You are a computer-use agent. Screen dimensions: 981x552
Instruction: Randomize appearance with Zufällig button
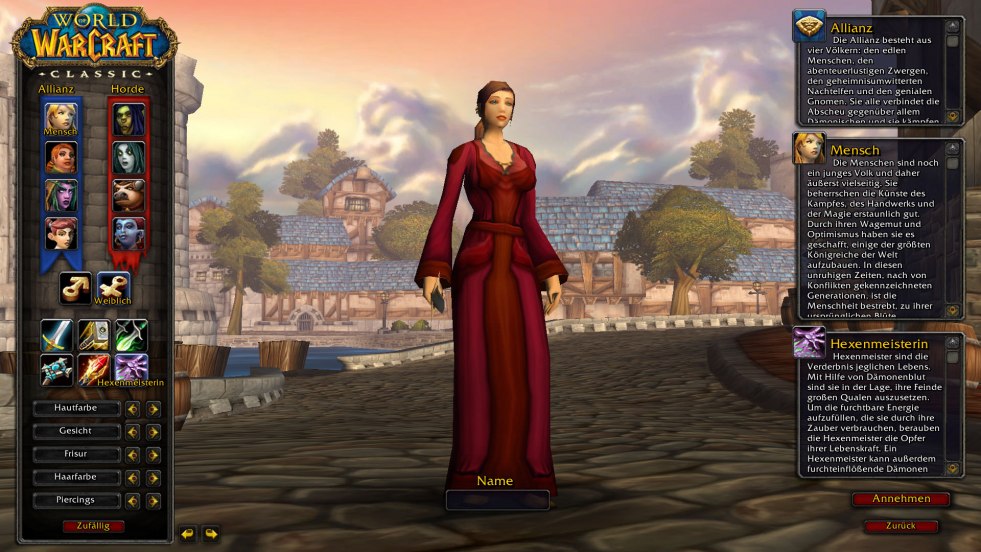pyautogui.click(x=93, y=525)
